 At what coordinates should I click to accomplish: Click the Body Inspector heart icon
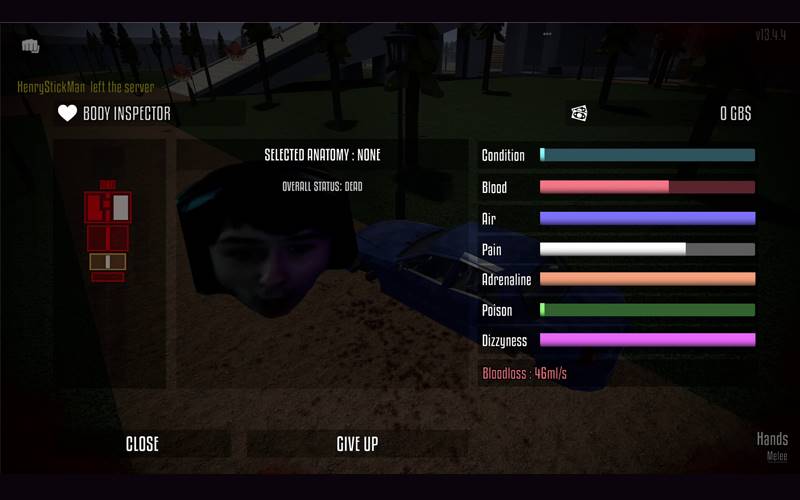coord(67,114)
